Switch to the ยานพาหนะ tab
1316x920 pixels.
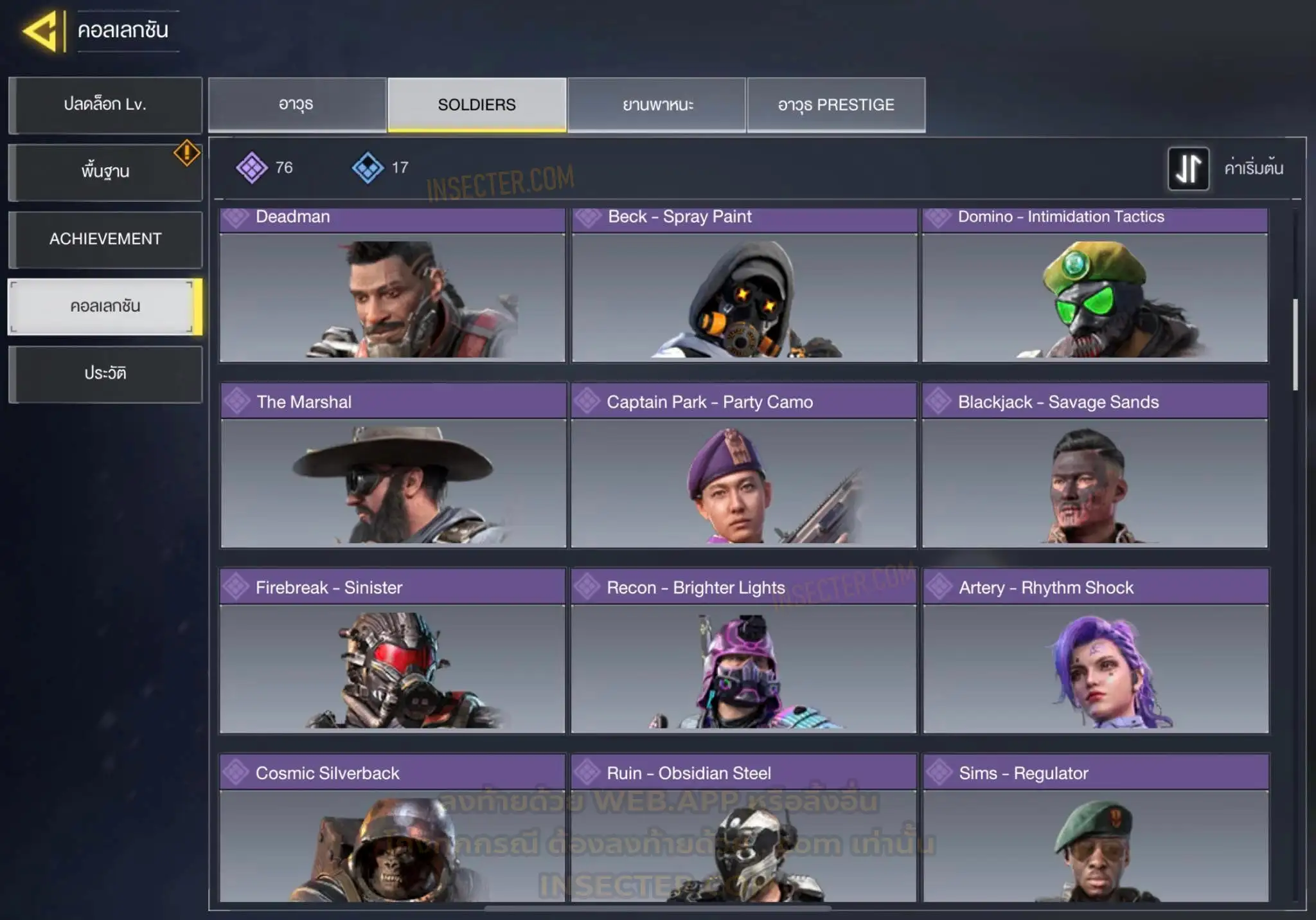657,105
